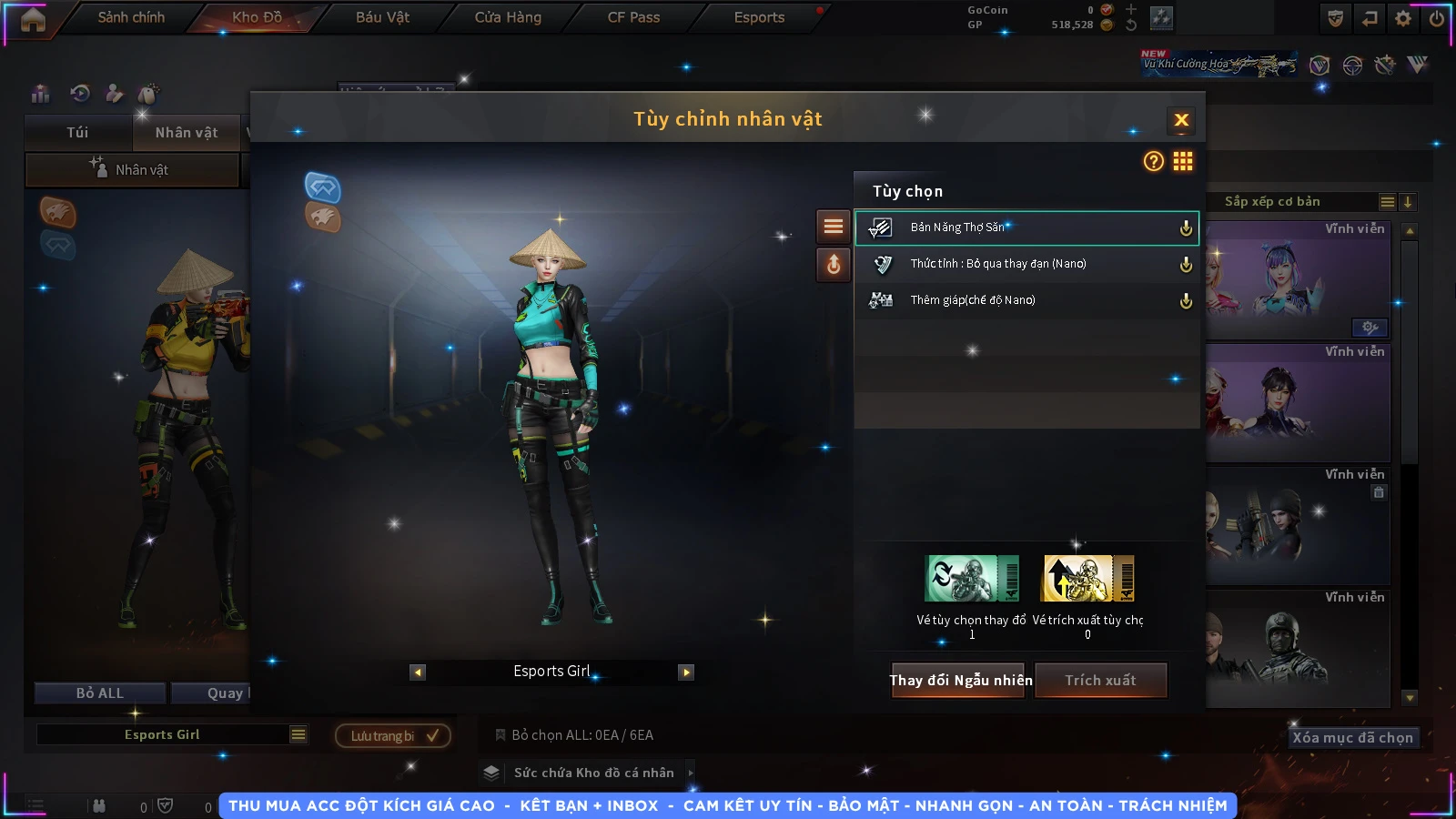
Task: Select Thêm giáp (chế độ Nano) option
Action: pos(1026,300)
